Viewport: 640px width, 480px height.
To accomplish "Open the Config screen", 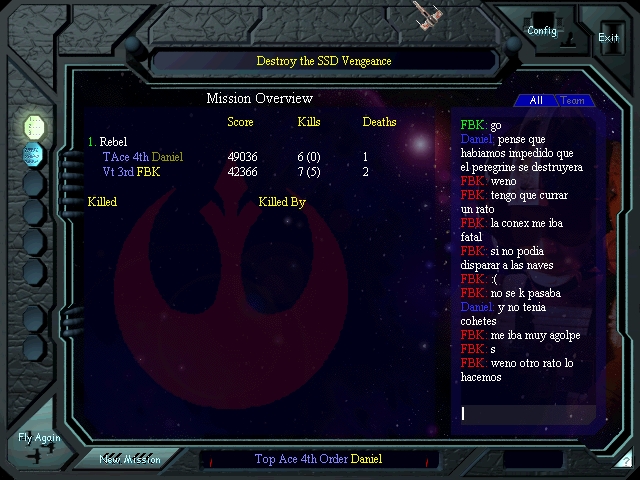I will click(542, 30).
